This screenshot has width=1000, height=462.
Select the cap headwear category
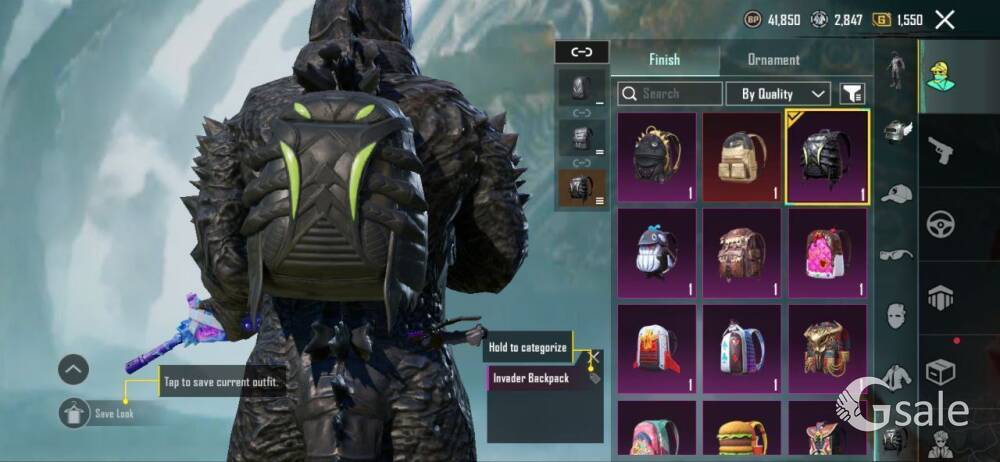(x=896, y=194)
